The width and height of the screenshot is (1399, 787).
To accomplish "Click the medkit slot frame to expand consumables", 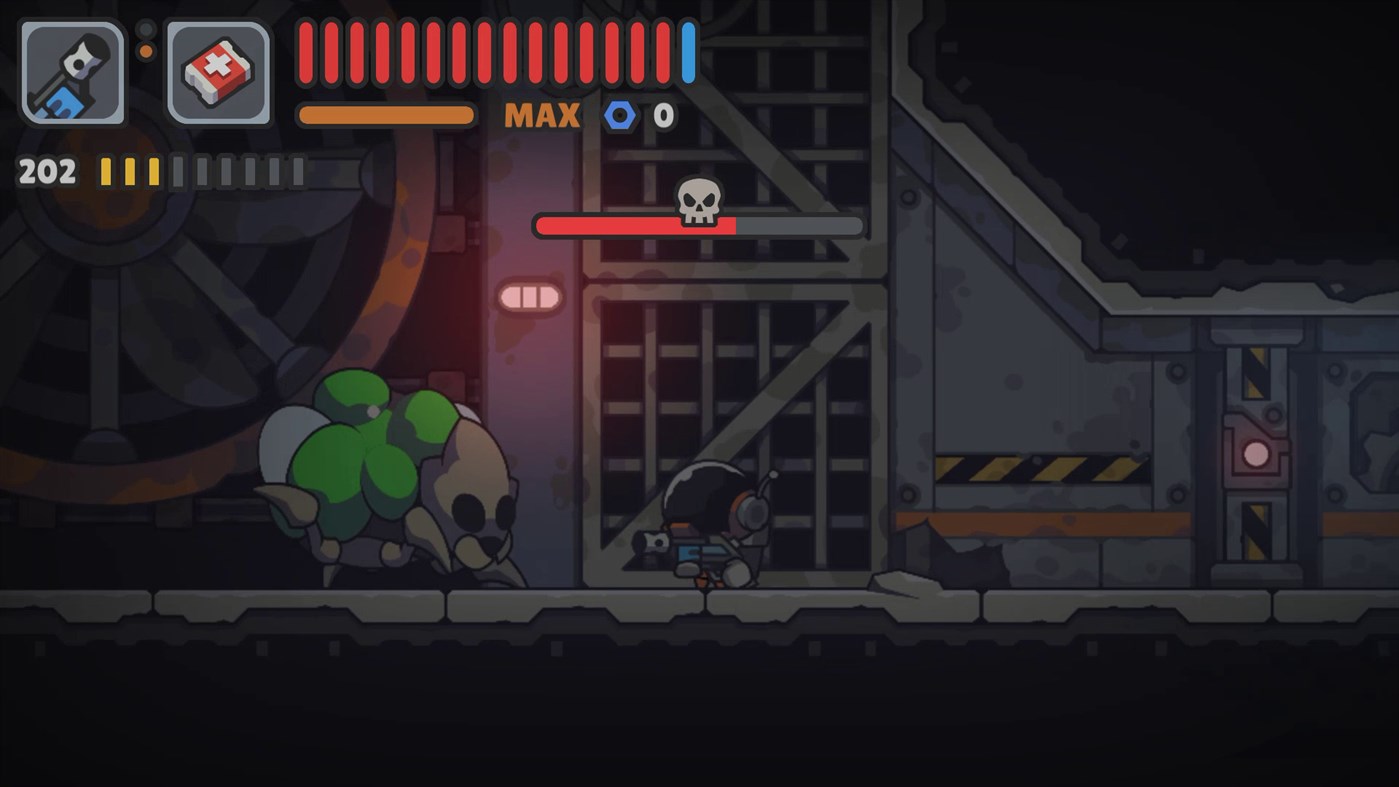I will [218, 71].
